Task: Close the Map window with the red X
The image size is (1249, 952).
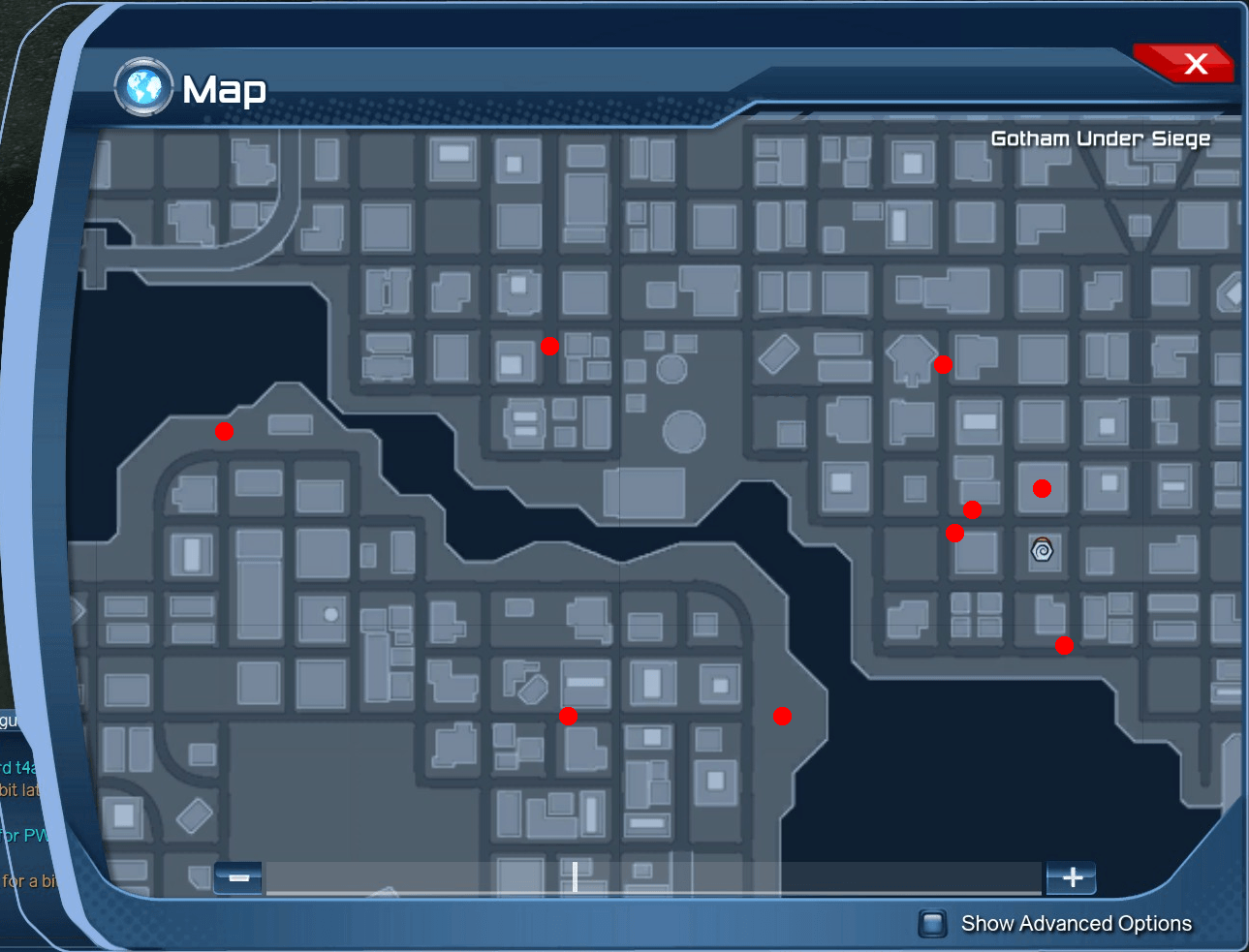Action: click(1197, 63)
